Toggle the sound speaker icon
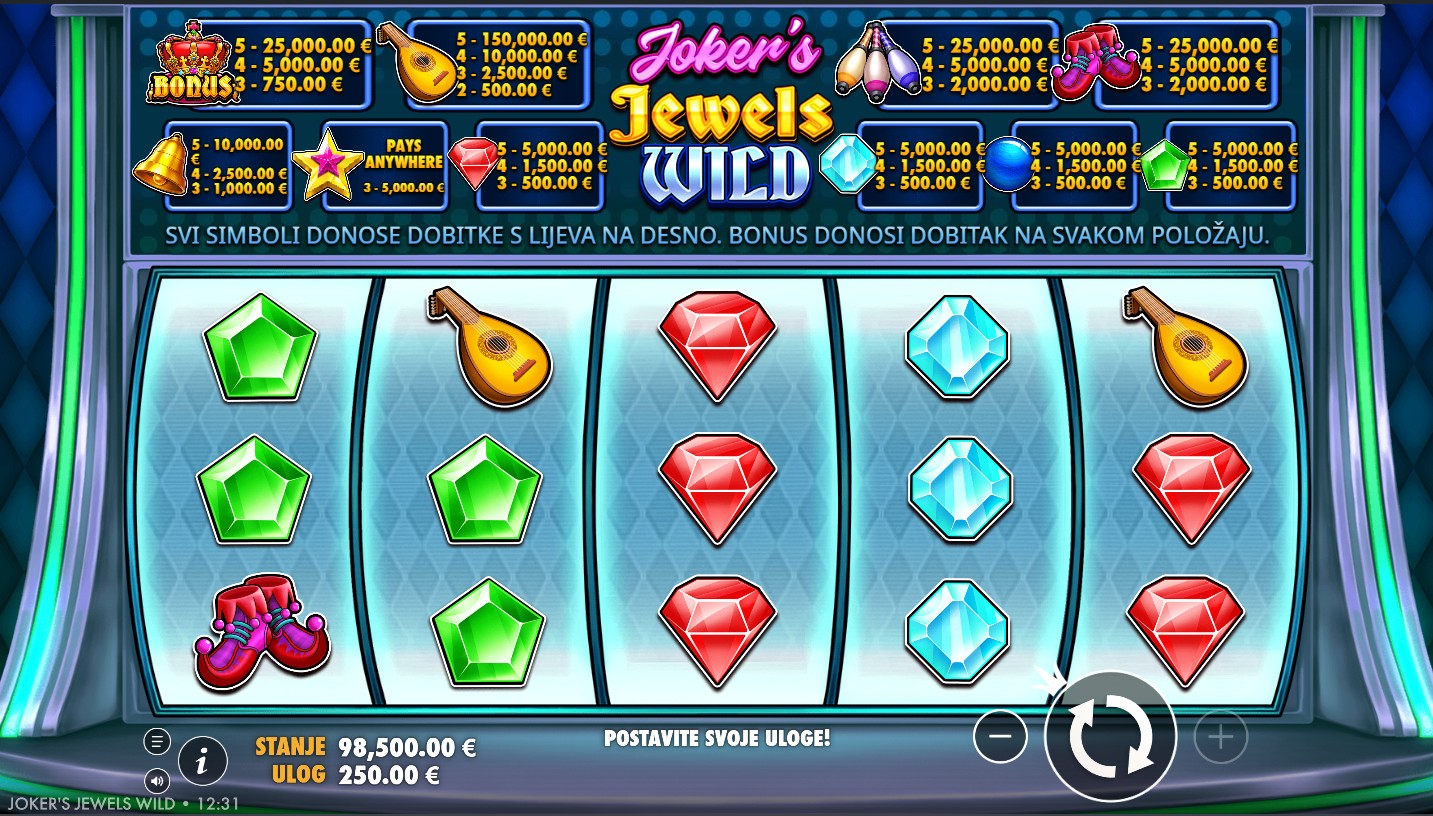 coord(157,779)
